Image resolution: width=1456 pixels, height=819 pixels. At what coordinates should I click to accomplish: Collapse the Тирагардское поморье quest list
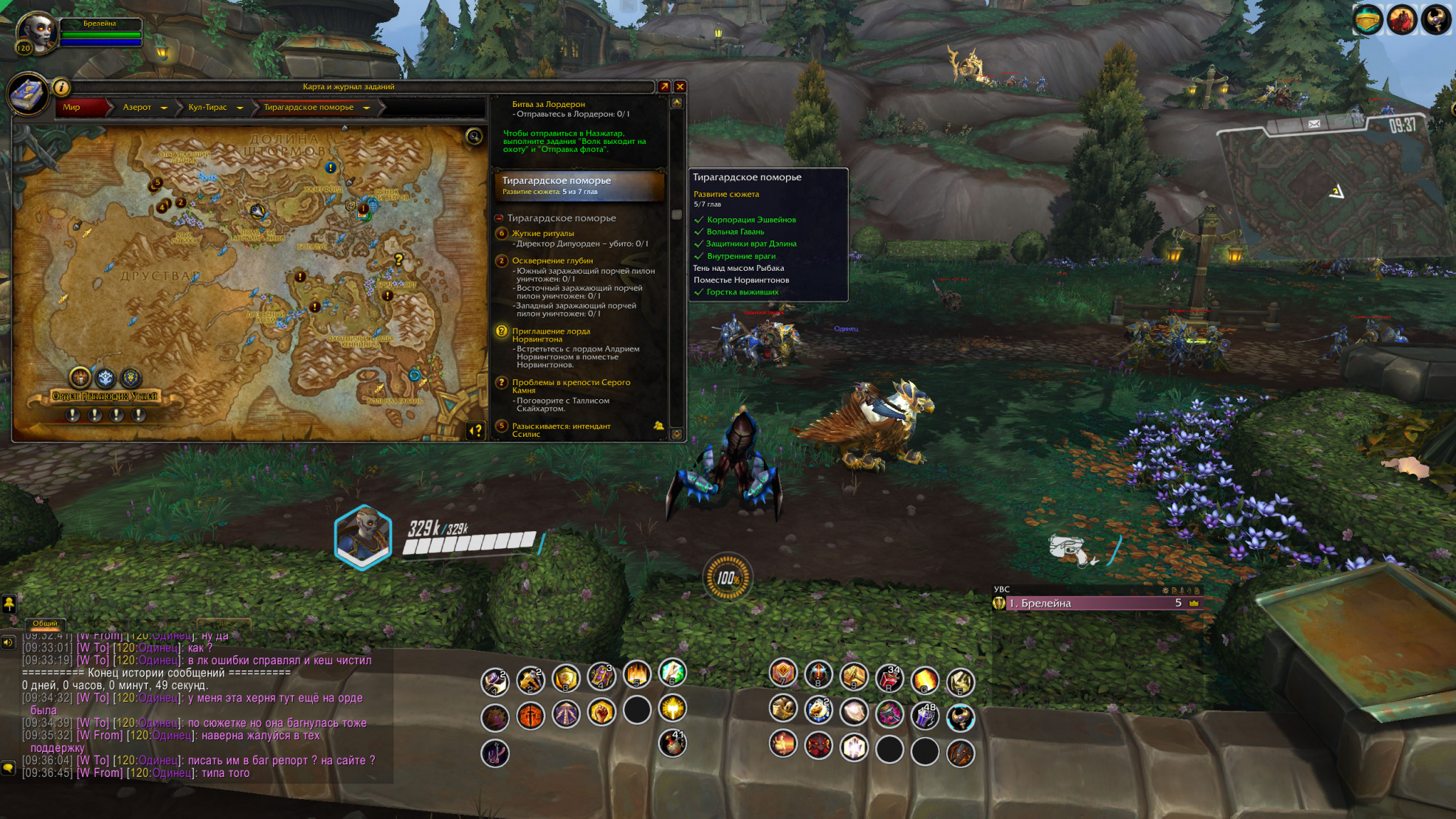(499, 218)
